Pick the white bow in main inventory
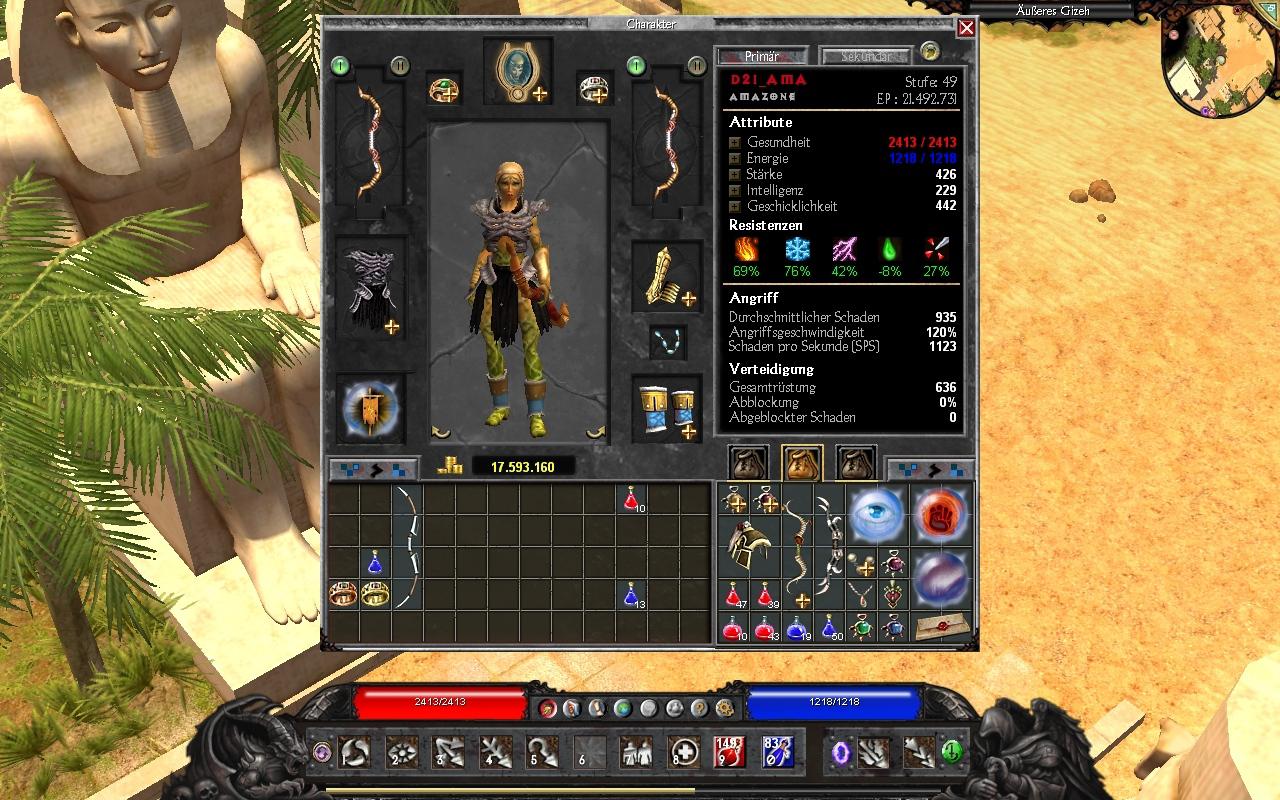Image resolution: width=1280 pixels, height=800 pixels. (x=406, y=548)
